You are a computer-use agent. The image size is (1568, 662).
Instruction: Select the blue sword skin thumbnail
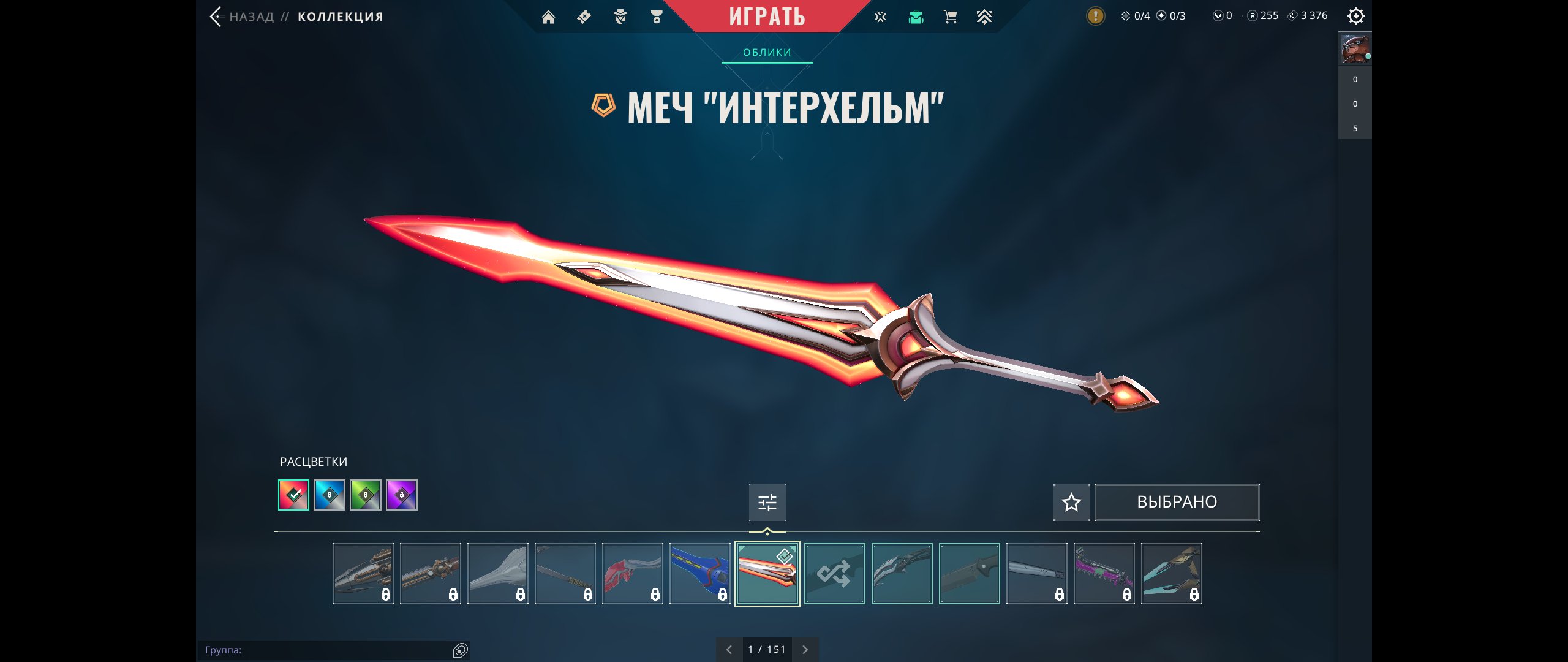(x=699, y=574)
